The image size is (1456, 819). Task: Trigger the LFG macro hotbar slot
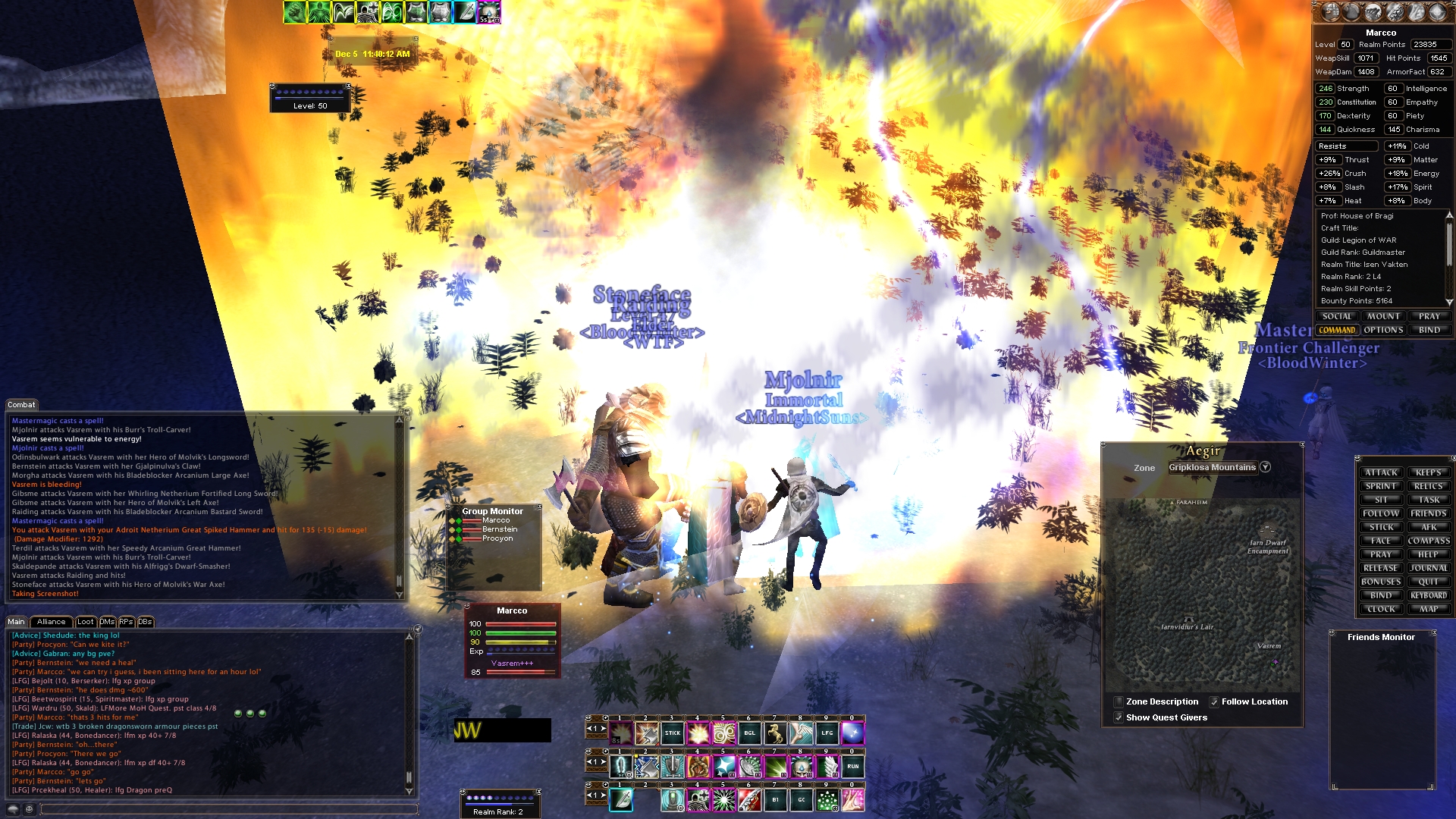827,733
